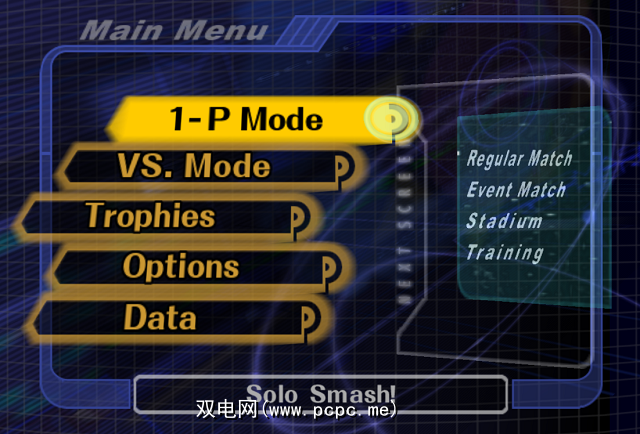Choose Regular Match from the submenu

(519, 158)
